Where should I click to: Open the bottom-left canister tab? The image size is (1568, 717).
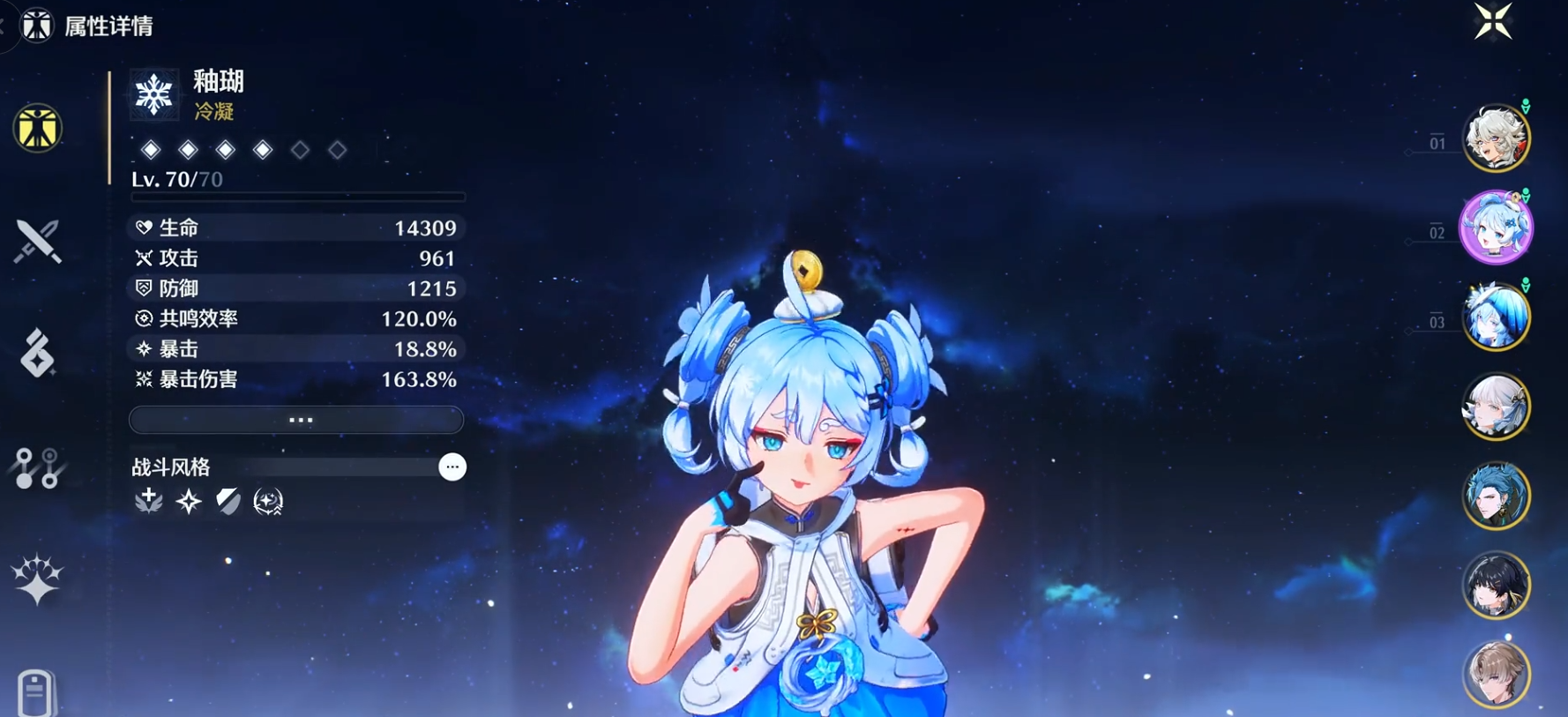pyautogui.click(x=35, y=693)
